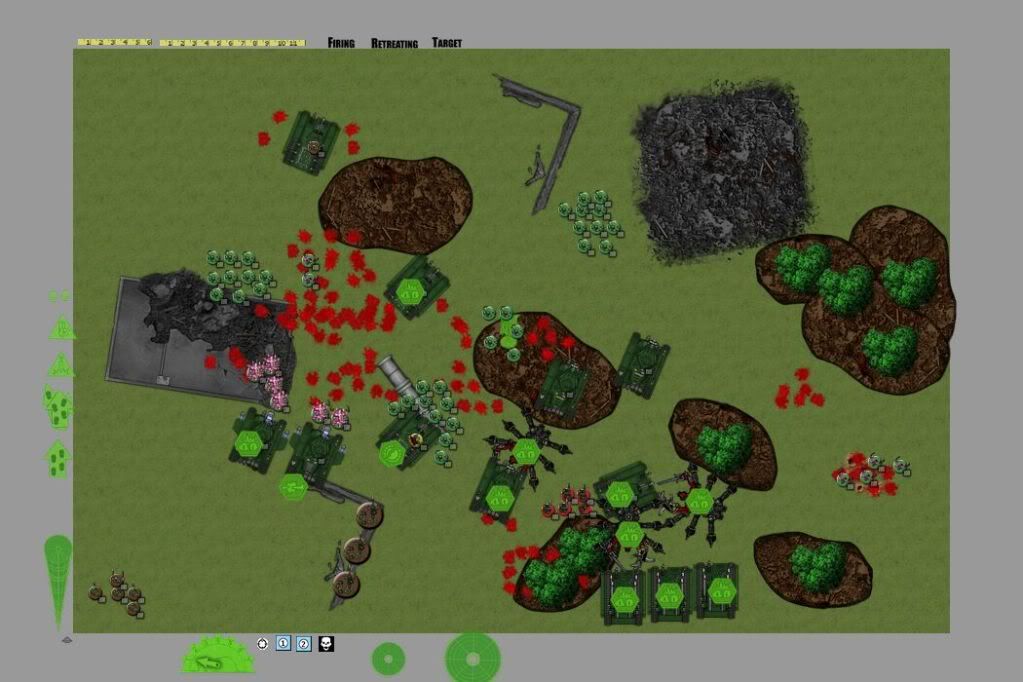
Task: Select the blue number 2 marker
Action: [304, 643]
